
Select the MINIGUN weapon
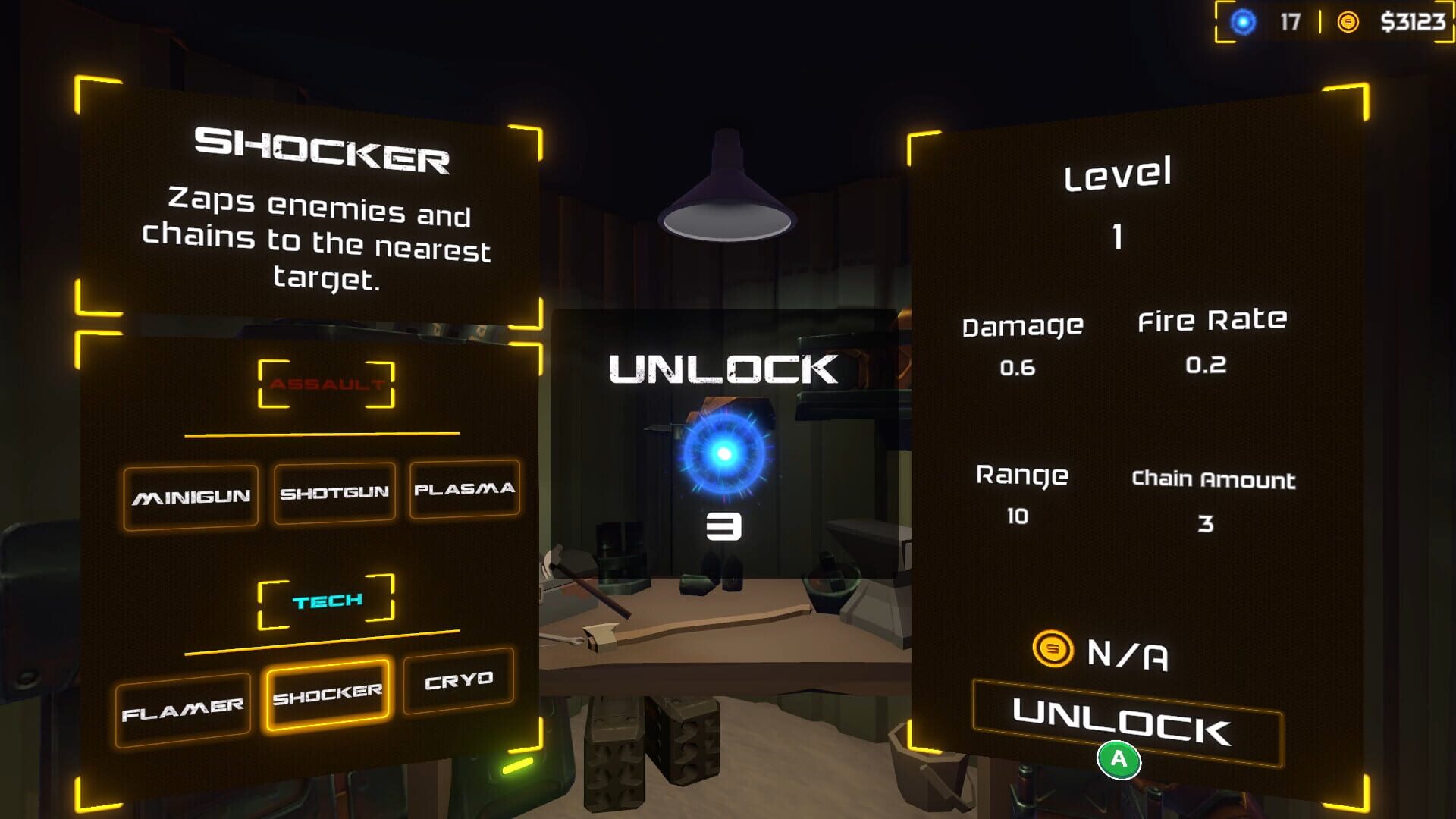tap(191, 497)
